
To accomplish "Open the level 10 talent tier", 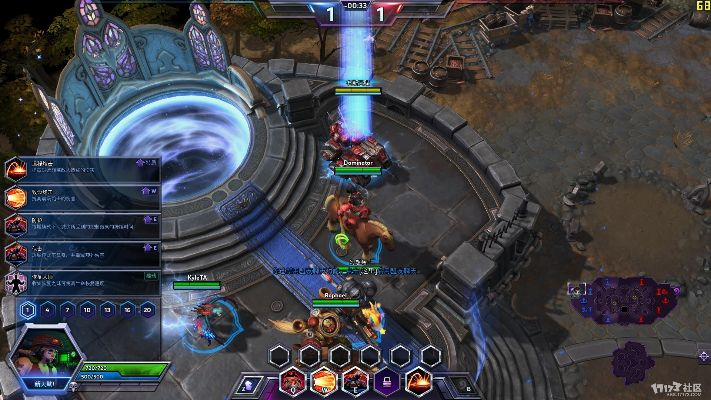I will [88, 310].
